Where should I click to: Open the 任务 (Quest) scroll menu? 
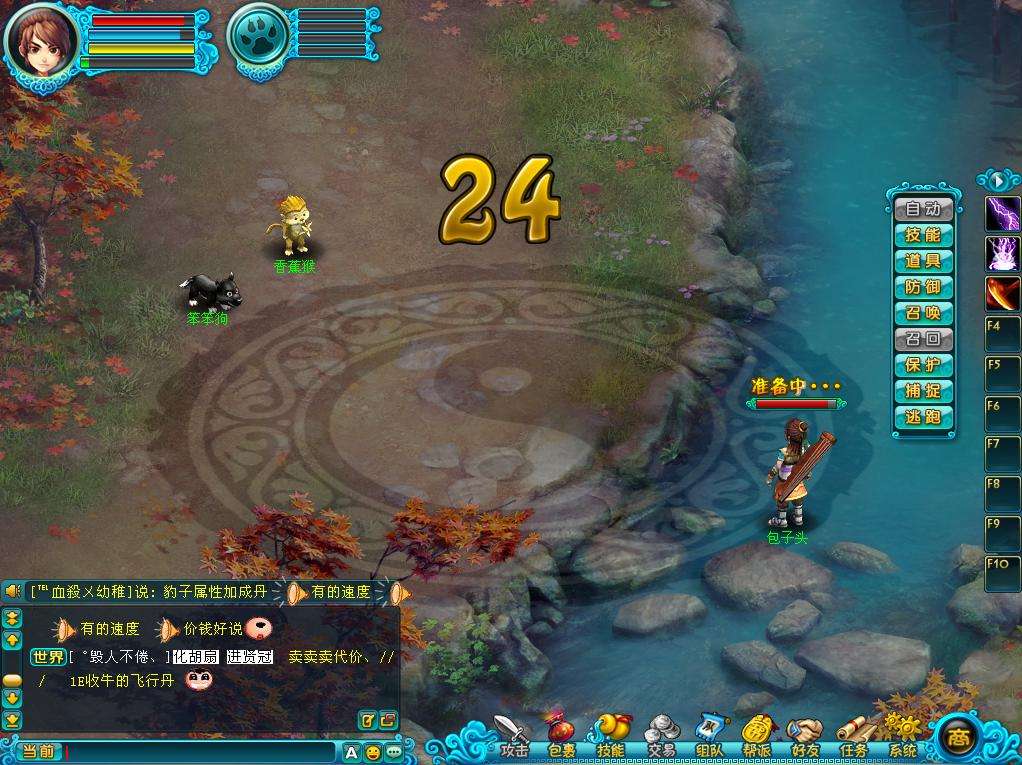[x=853, y=736]
